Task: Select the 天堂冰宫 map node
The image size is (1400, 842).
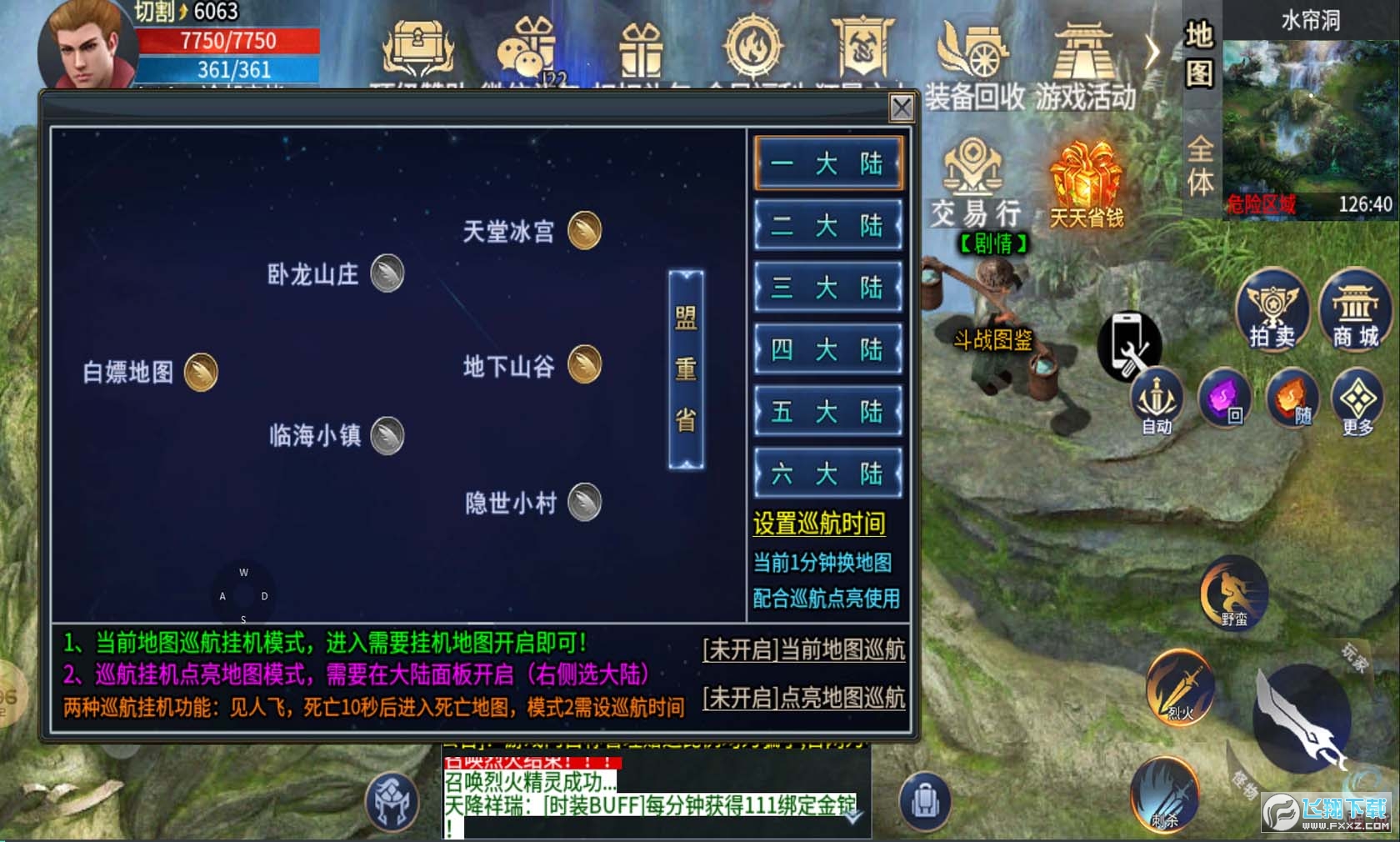Action: pos(583,231)
